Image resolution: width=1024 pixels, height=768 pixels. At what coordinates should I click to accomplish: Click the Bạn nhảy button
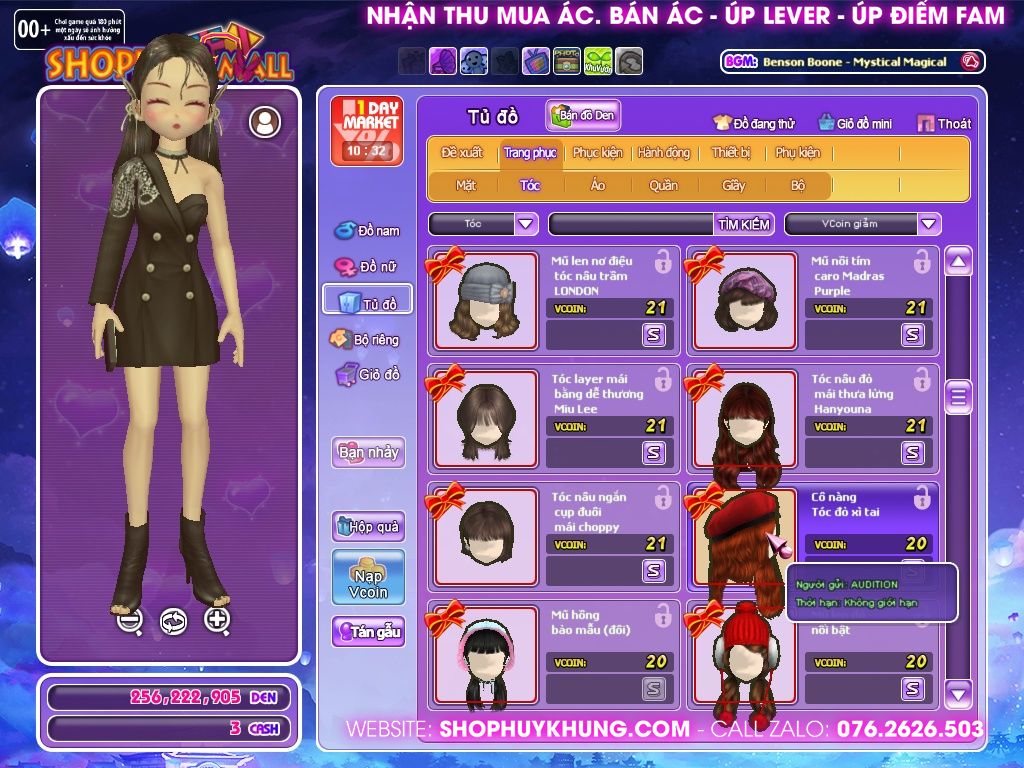368,452
